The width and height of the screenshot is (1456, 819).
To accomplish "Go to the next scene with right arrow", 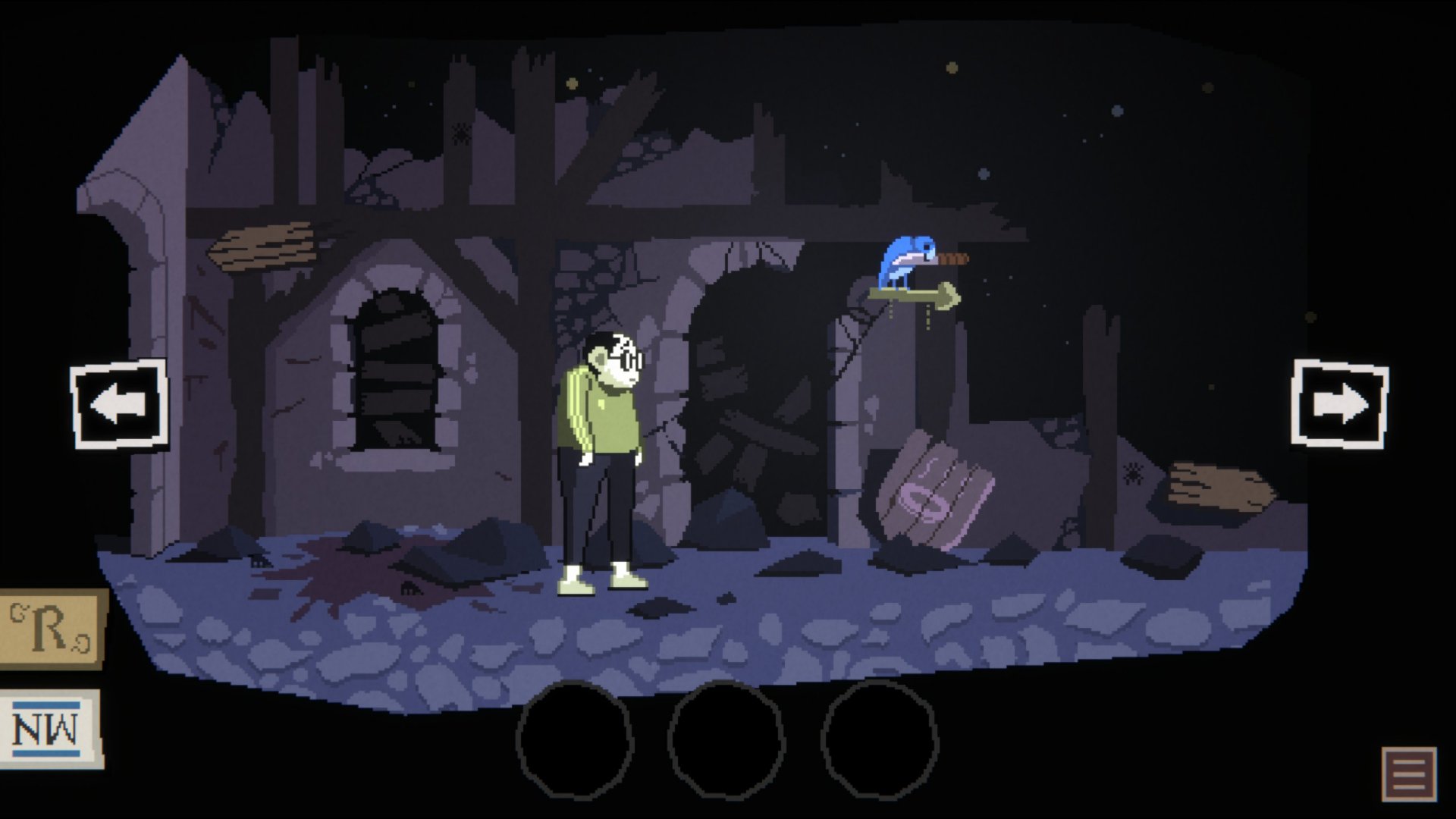I will click(x=1339, y=404).
